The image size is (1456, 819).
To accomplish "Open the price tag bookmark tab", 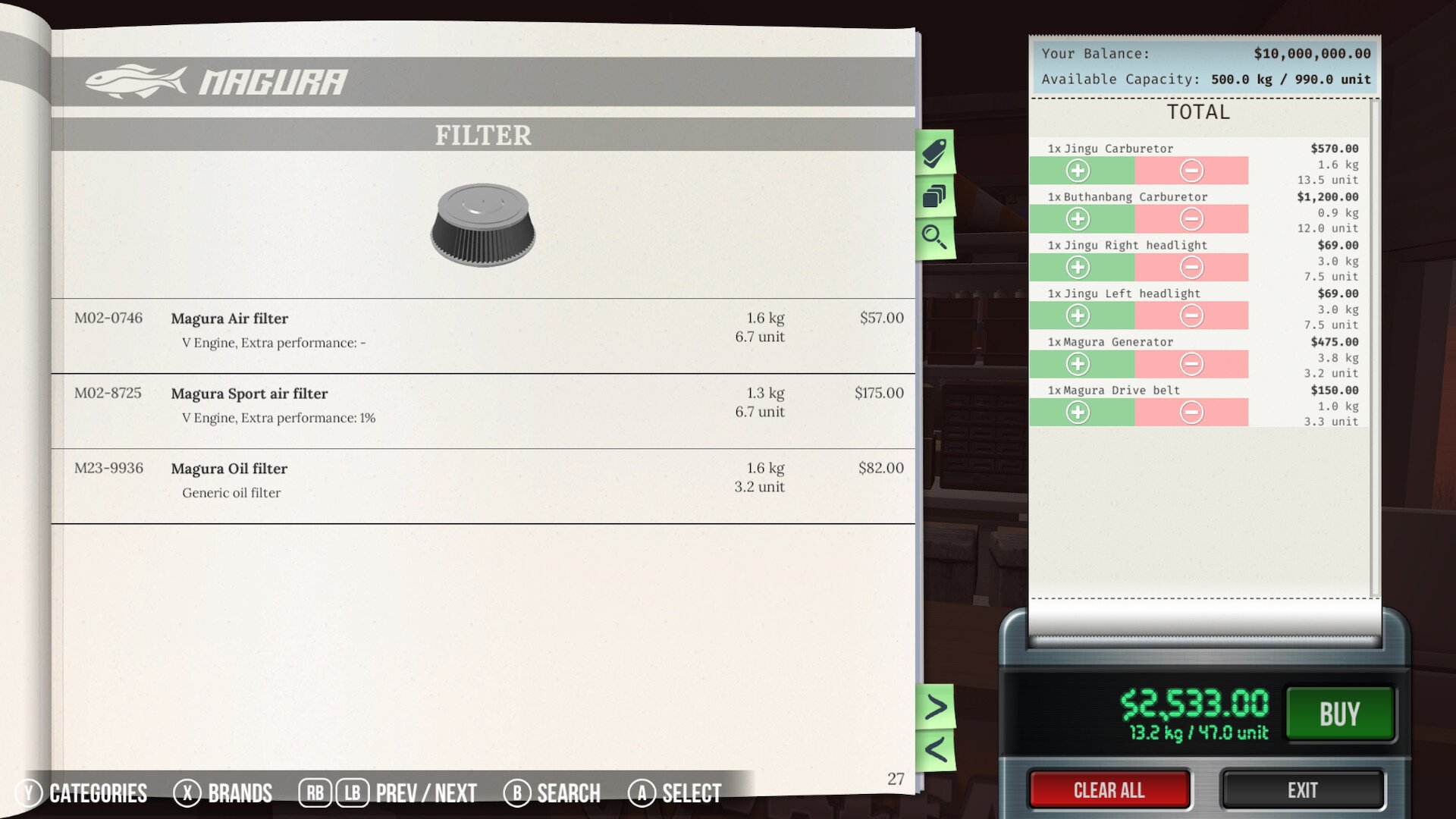I will click(934, 153).
